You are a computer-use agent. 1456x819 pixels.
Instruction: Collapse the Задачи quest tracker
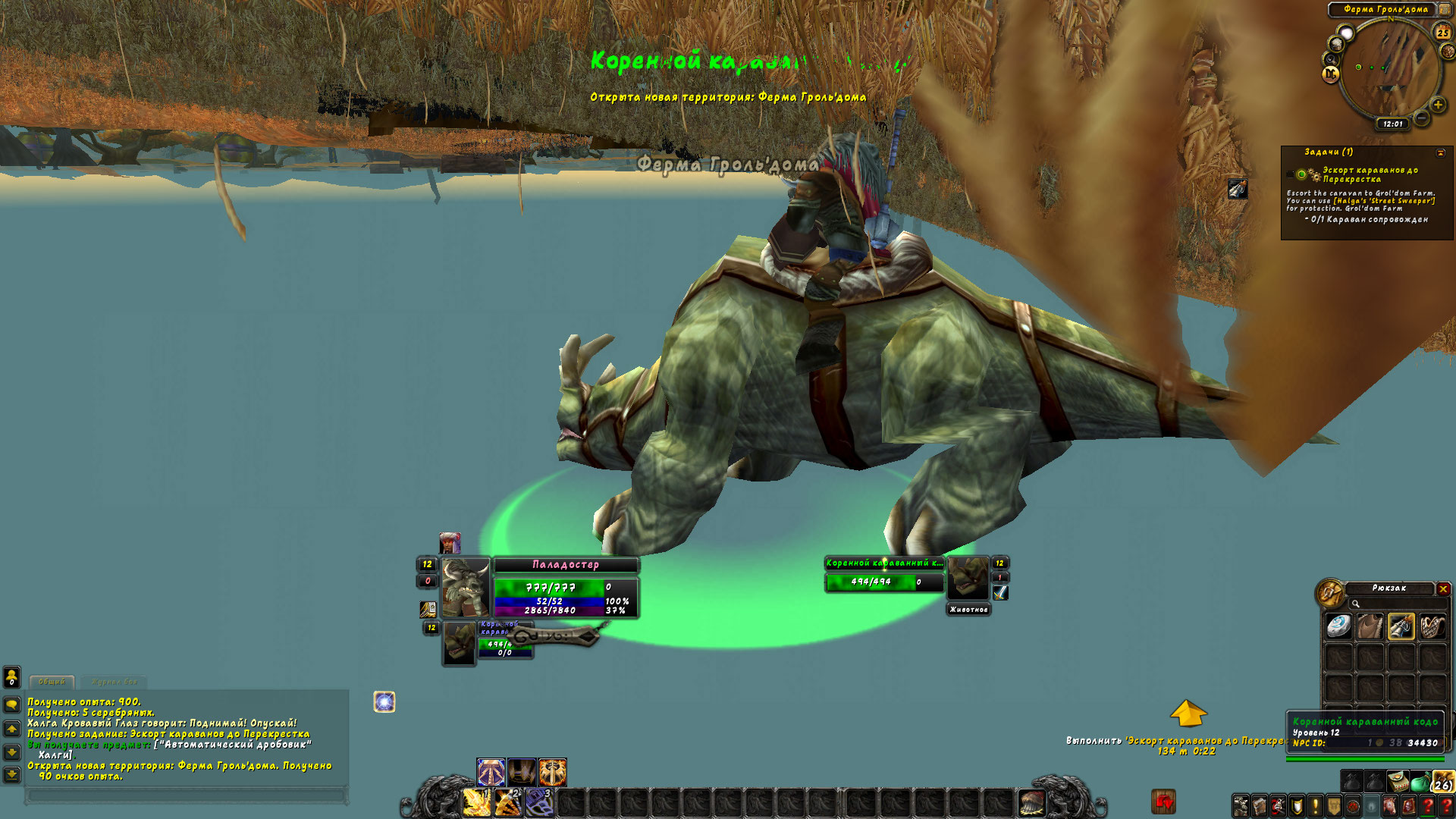(x=1440, y=152)
